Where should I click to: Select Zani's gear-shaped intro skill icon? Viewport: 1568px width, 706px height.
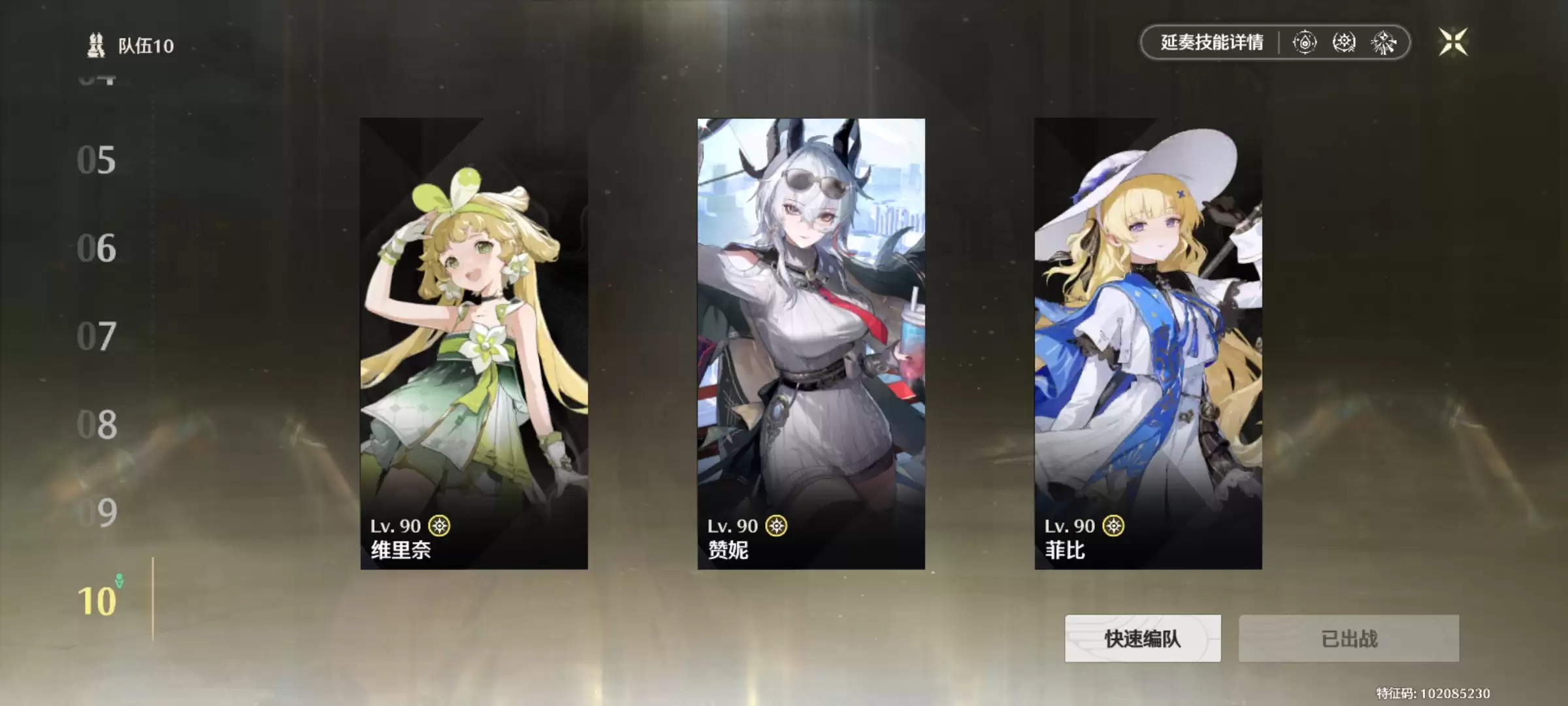tap(1343, 43)
